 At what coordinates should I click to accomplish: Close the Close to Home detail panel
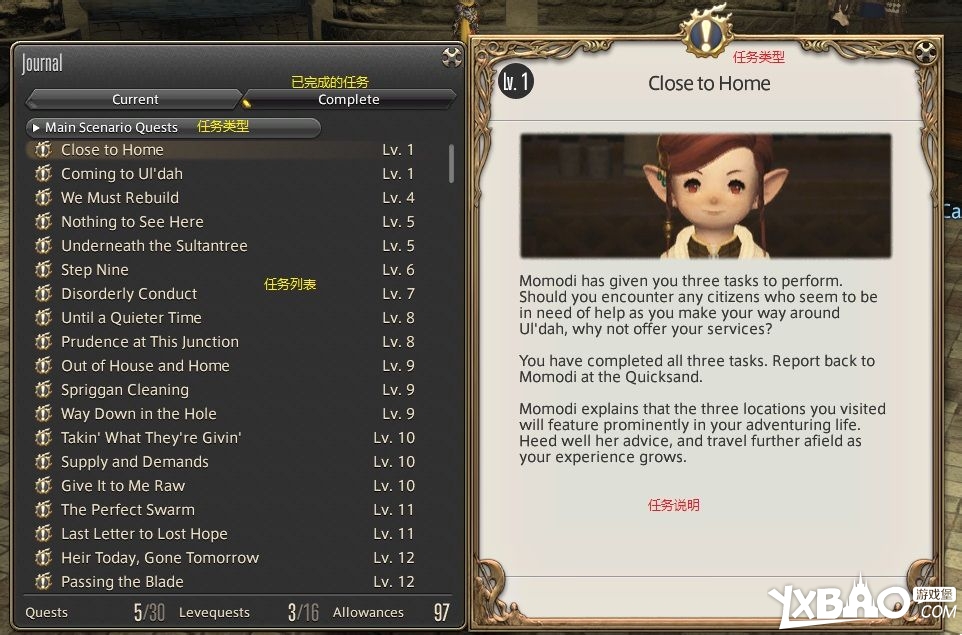(926, 52)
